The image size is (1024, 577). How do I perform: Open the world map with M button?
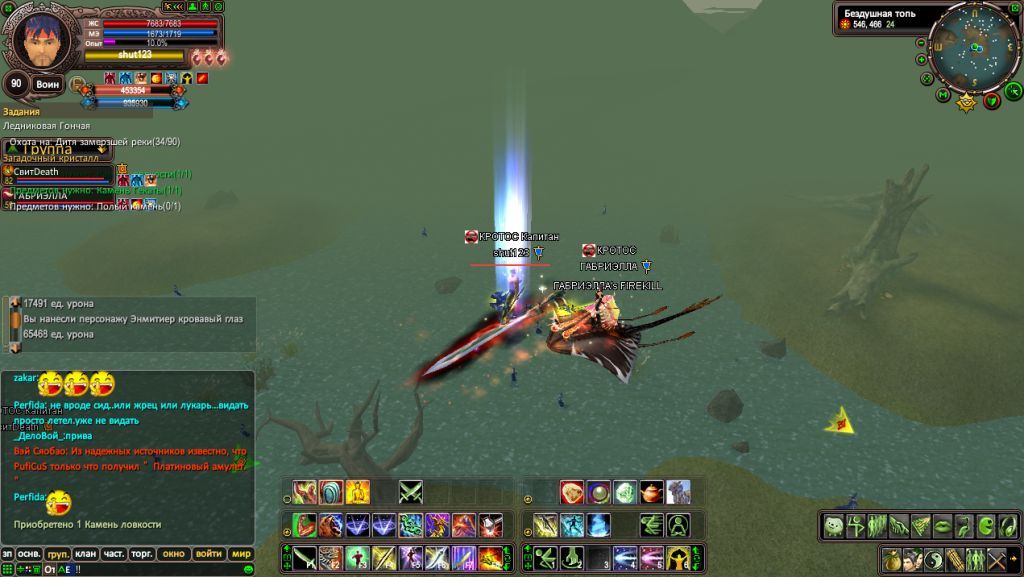point(943,95)
